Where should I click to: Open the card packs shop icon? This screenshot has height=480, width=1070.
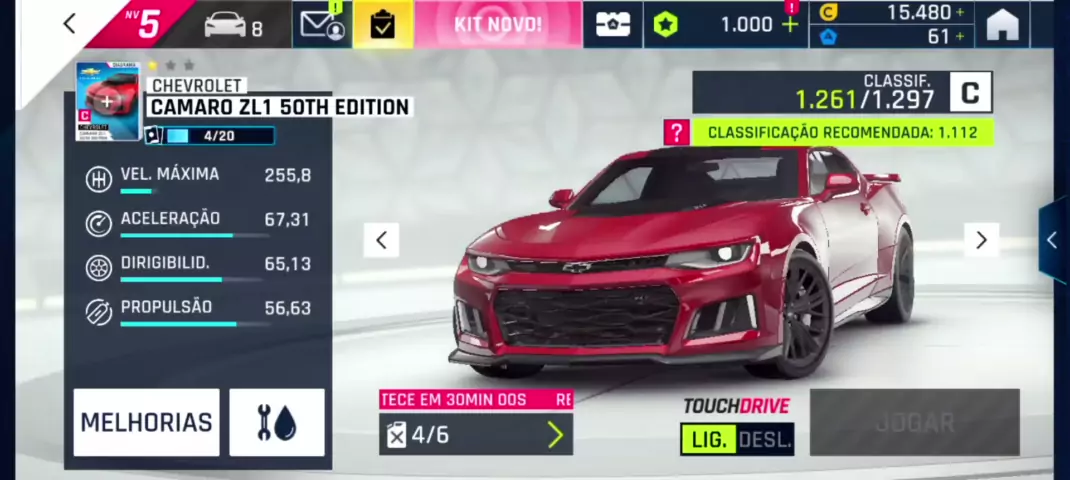(612, 25)
